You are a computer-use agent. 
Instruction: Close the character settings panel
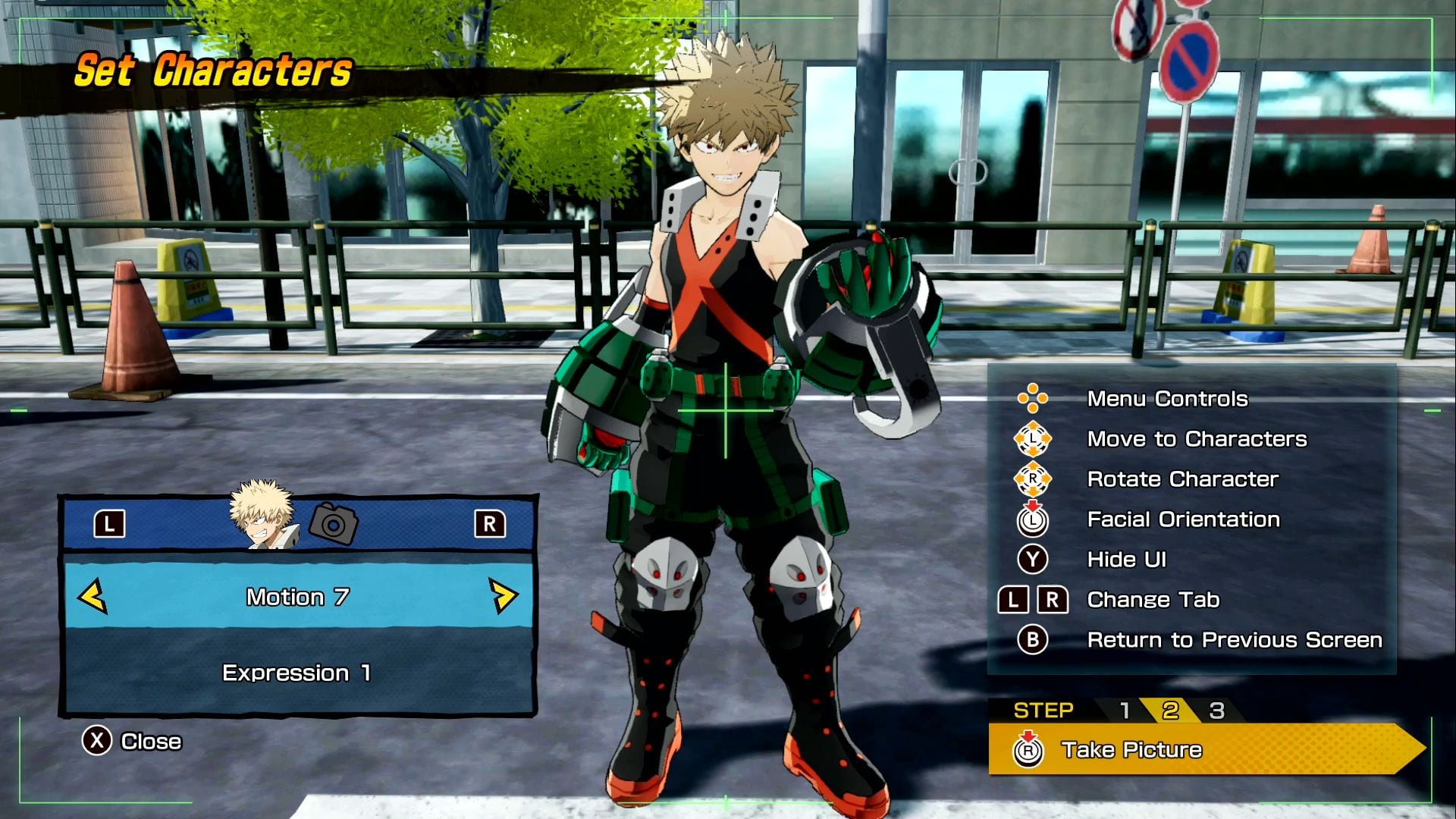tap(133, 741)
